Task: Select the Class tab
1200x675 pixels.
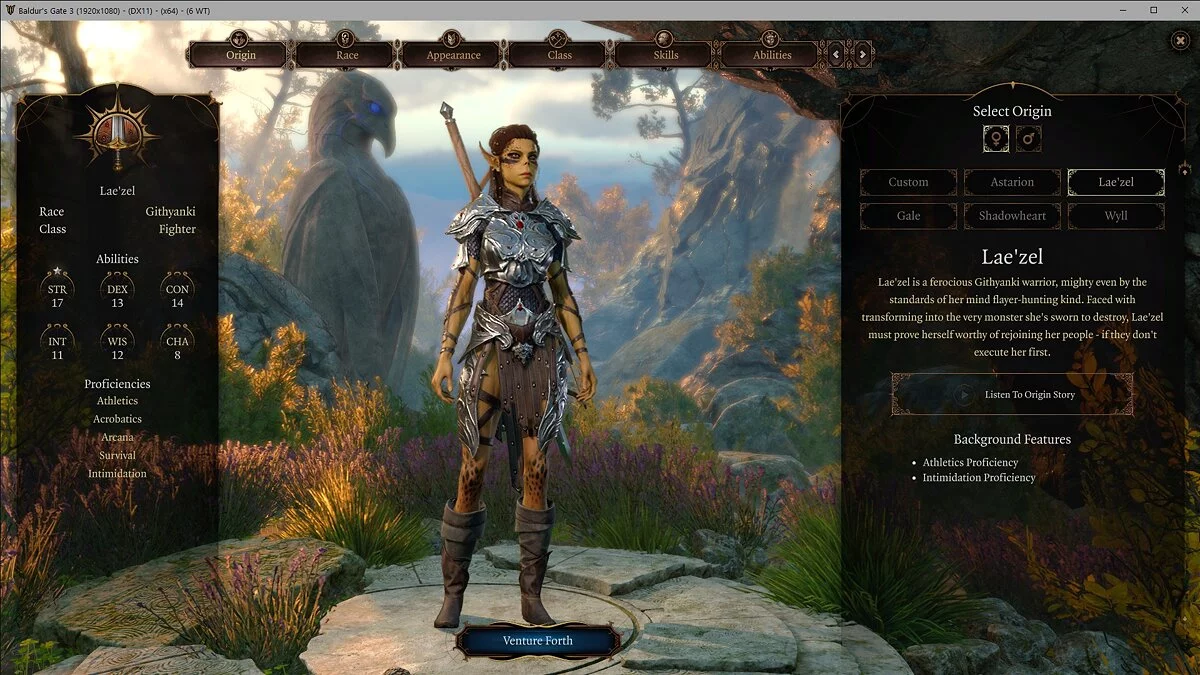Action: pyautogui.click(x=558, y=54)
